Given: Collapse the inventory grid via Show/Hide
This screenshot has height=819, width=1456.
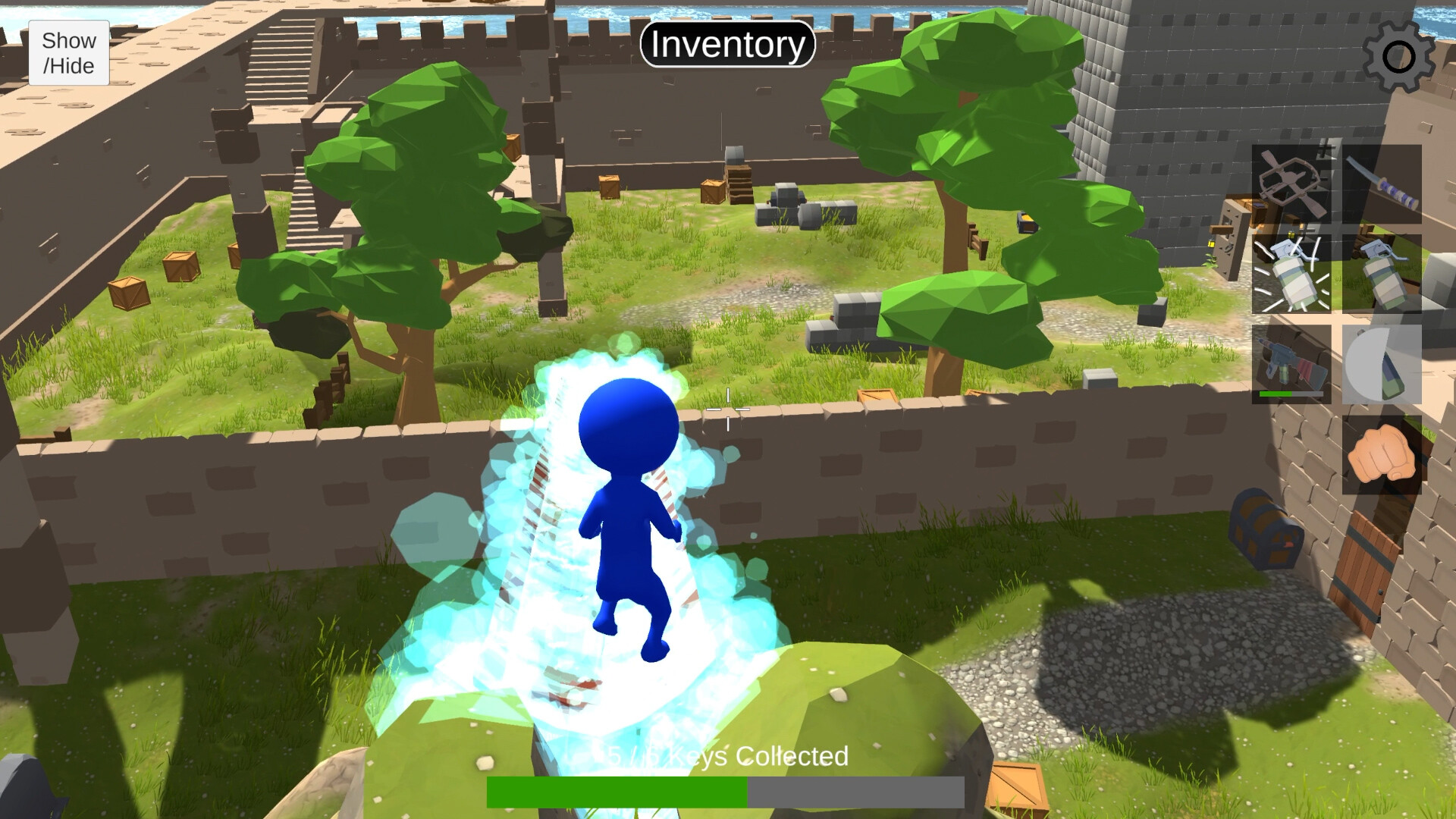Looking at the screenshot, I should (x=68, y=52).
